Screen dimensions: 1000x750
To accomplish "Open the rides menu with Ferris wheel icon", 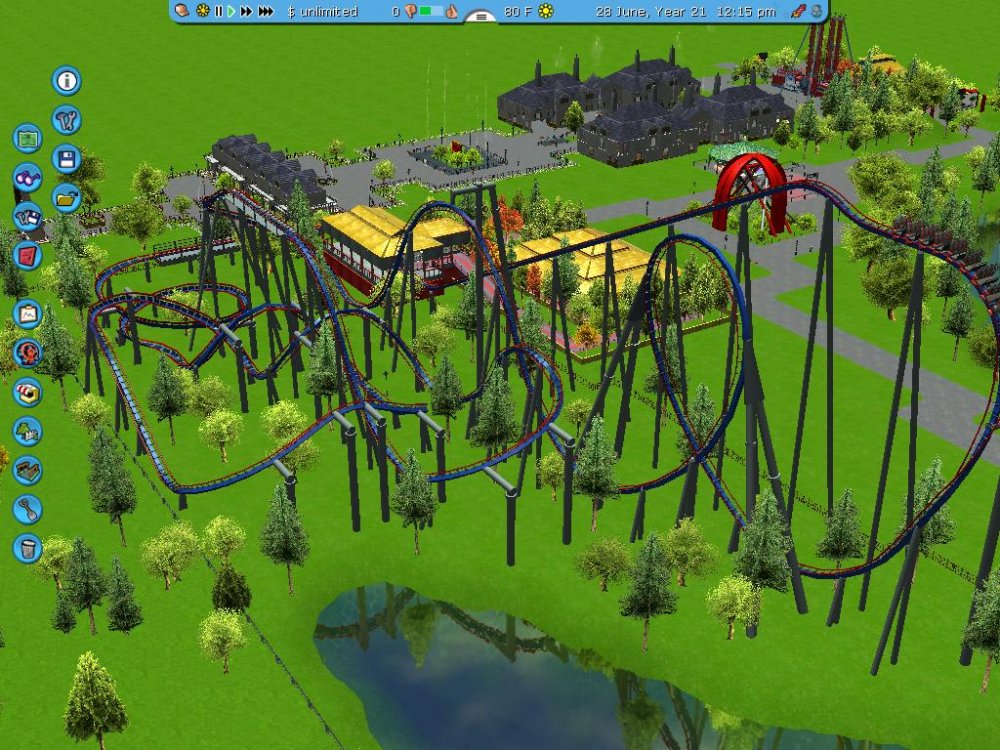I will pyautogui.click(x=27, y=353).
